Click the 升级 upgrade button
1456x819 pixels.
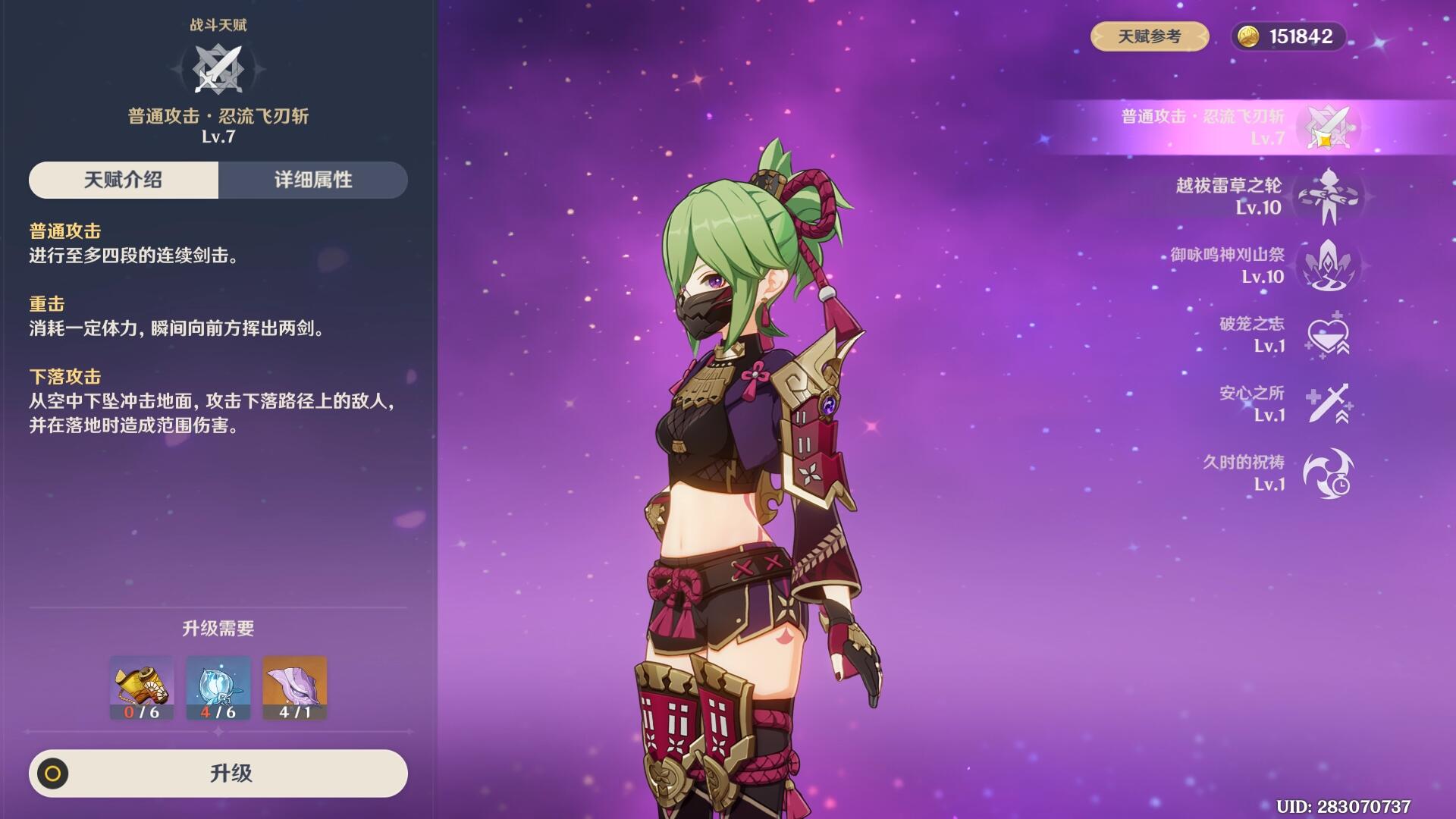(x=218, y=773)
